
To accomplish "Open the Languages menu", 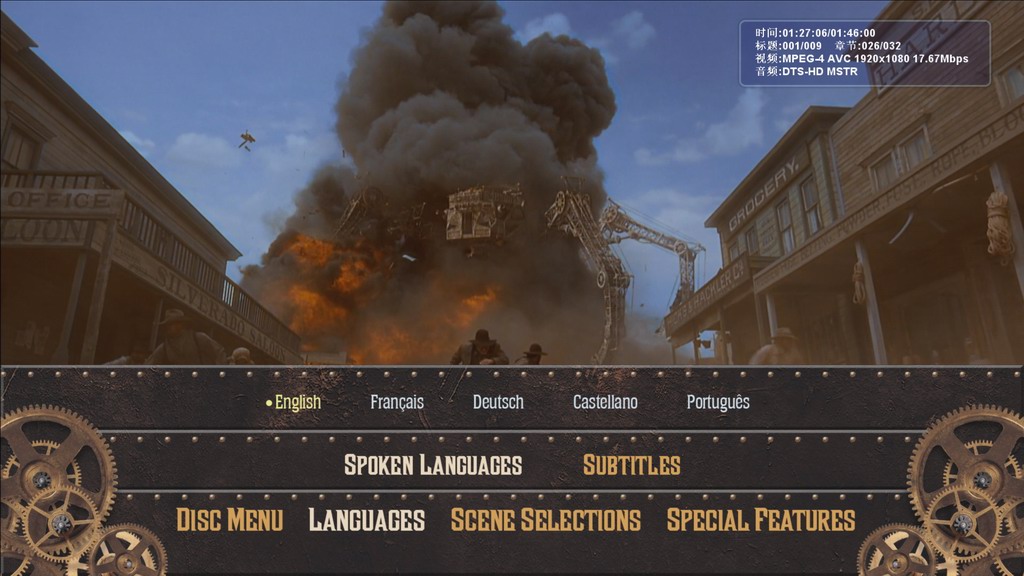I will [x=367, y=520].
